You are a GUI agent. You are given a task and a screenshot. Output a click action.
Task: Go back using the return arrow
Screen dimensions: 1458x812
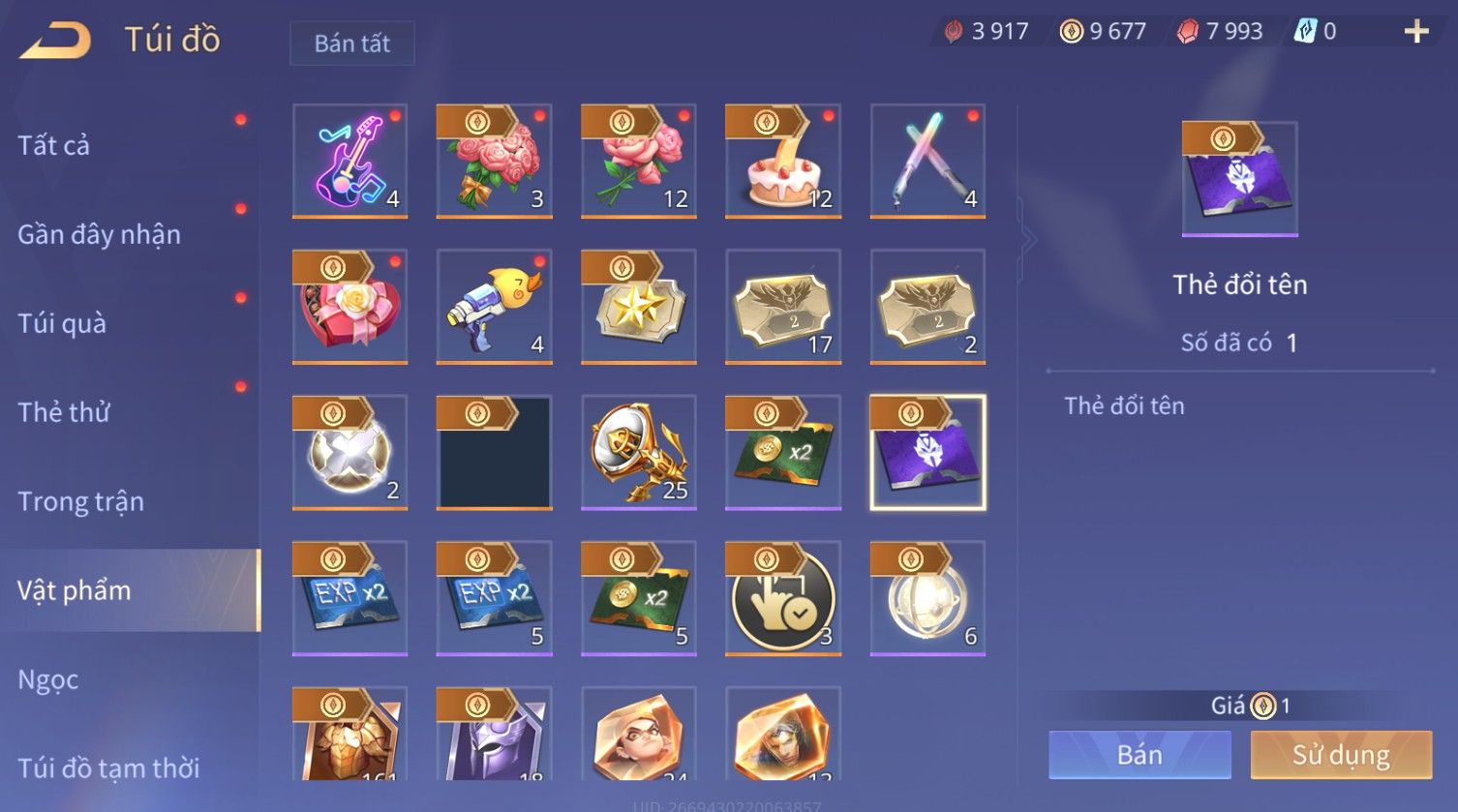click(56, 41)
